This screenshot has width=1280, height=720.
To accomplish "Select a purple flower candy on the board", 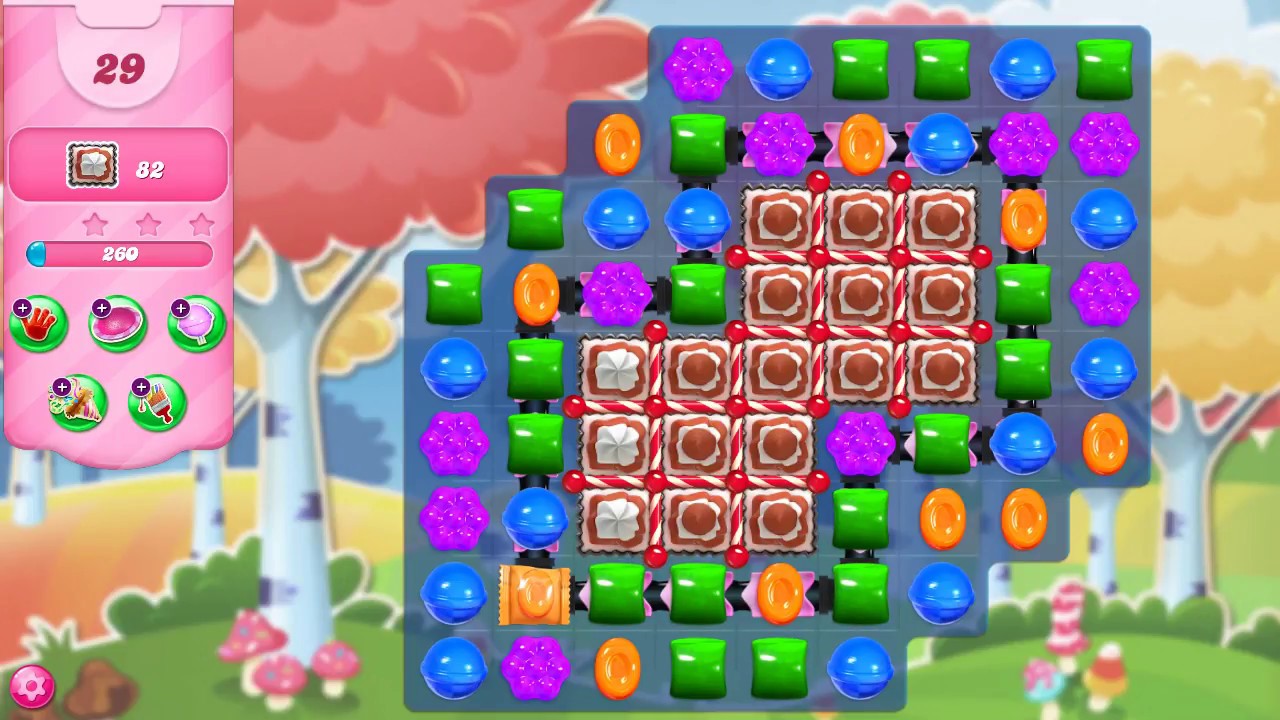I will point(699,68).
